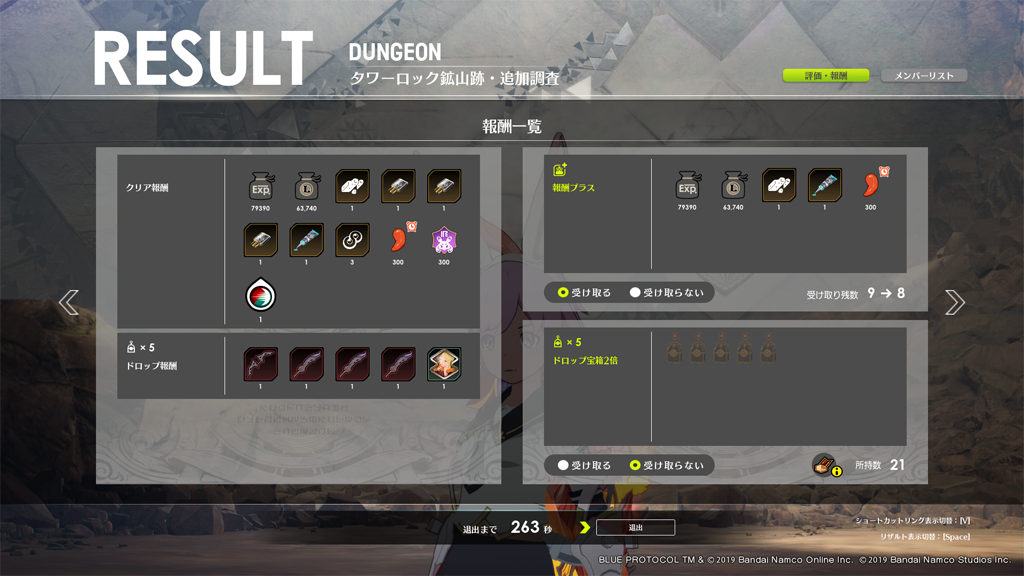
Task: Advance to the next page with right arrow
Action: [x=955, y=302]
